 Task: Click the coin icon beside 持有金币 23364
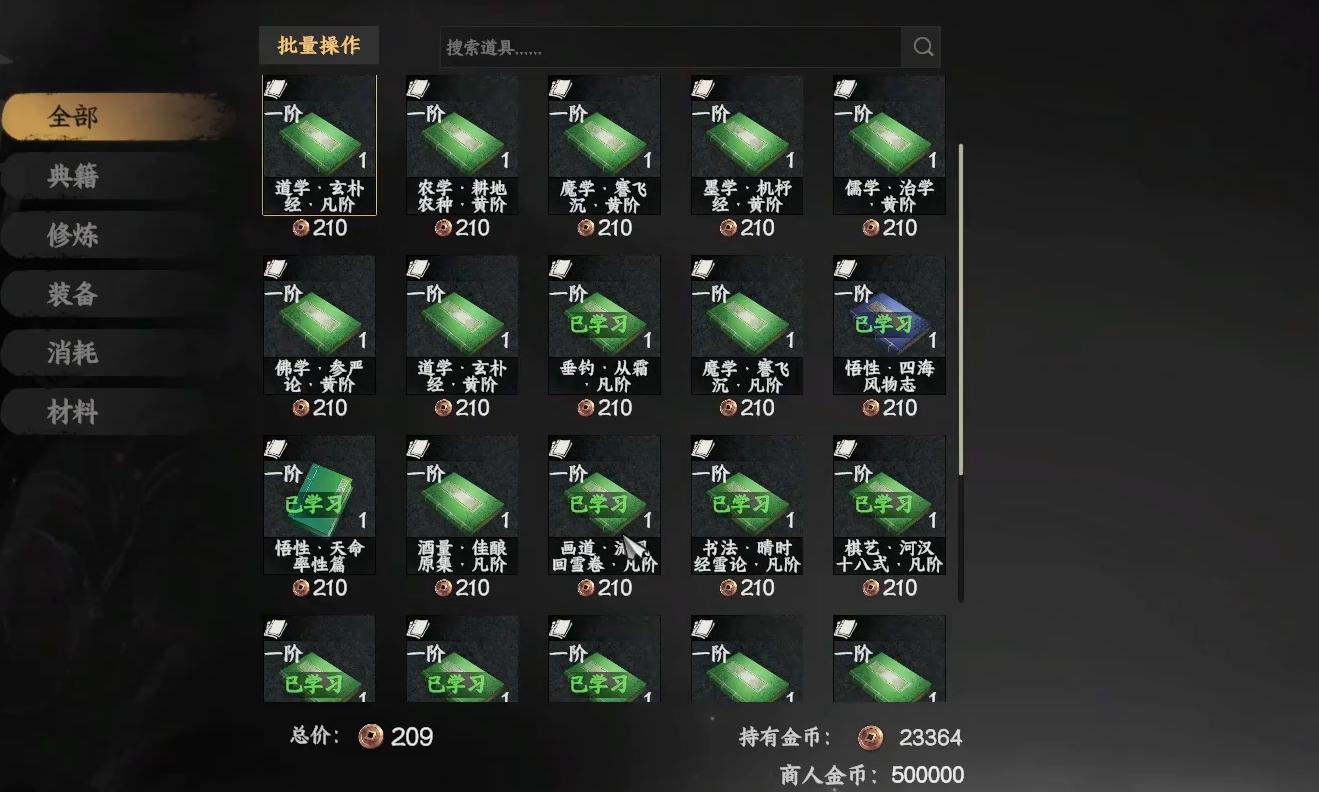870,737
